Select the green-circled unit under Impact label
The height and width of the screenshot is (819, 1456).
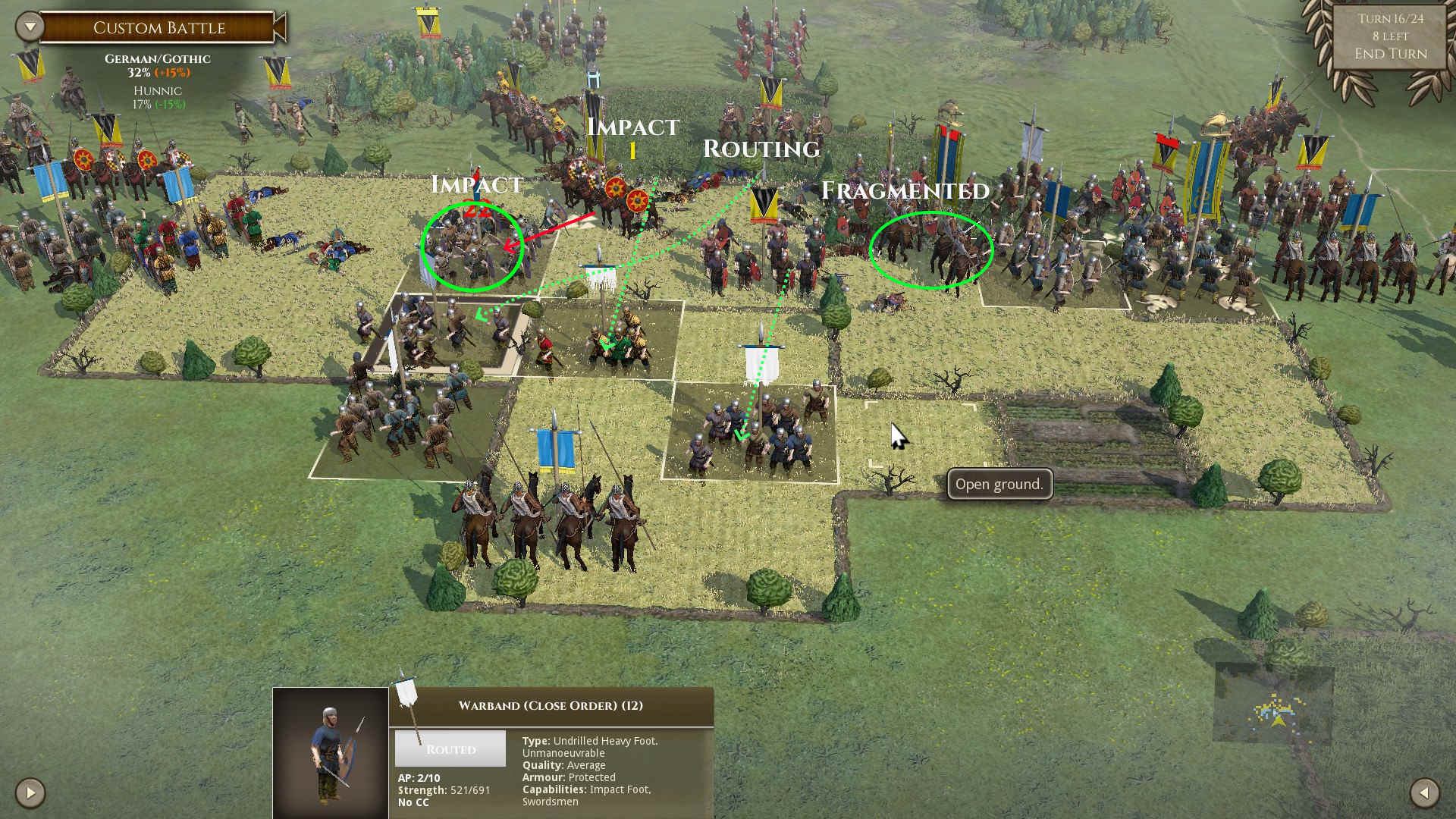pos(472,247)
